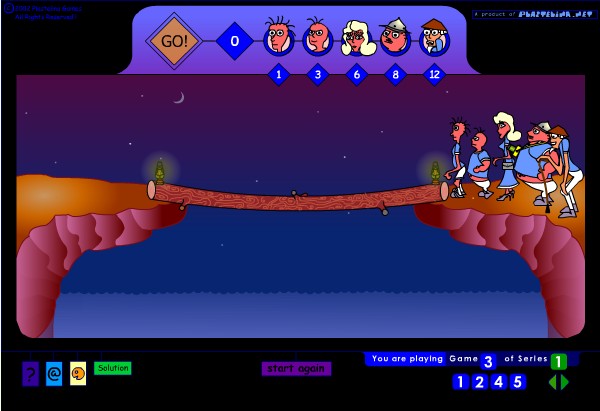Image resolution: width=600 pixels, height=411 pixels.
Task: Select the capped man portrait with time 8
Action: point(396,39)
